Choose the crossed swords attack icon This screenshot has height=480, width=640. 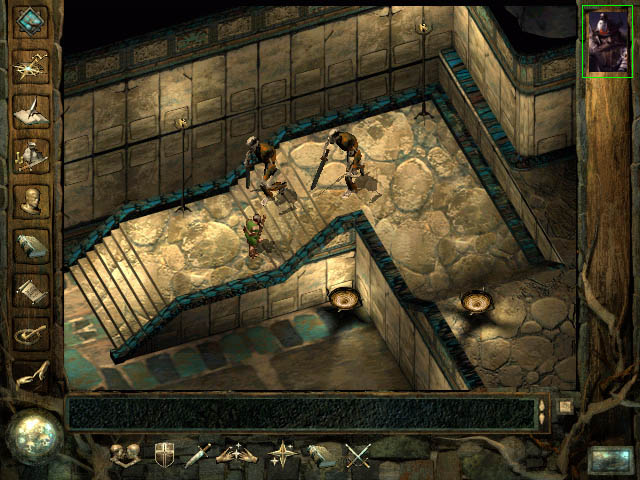358,456
